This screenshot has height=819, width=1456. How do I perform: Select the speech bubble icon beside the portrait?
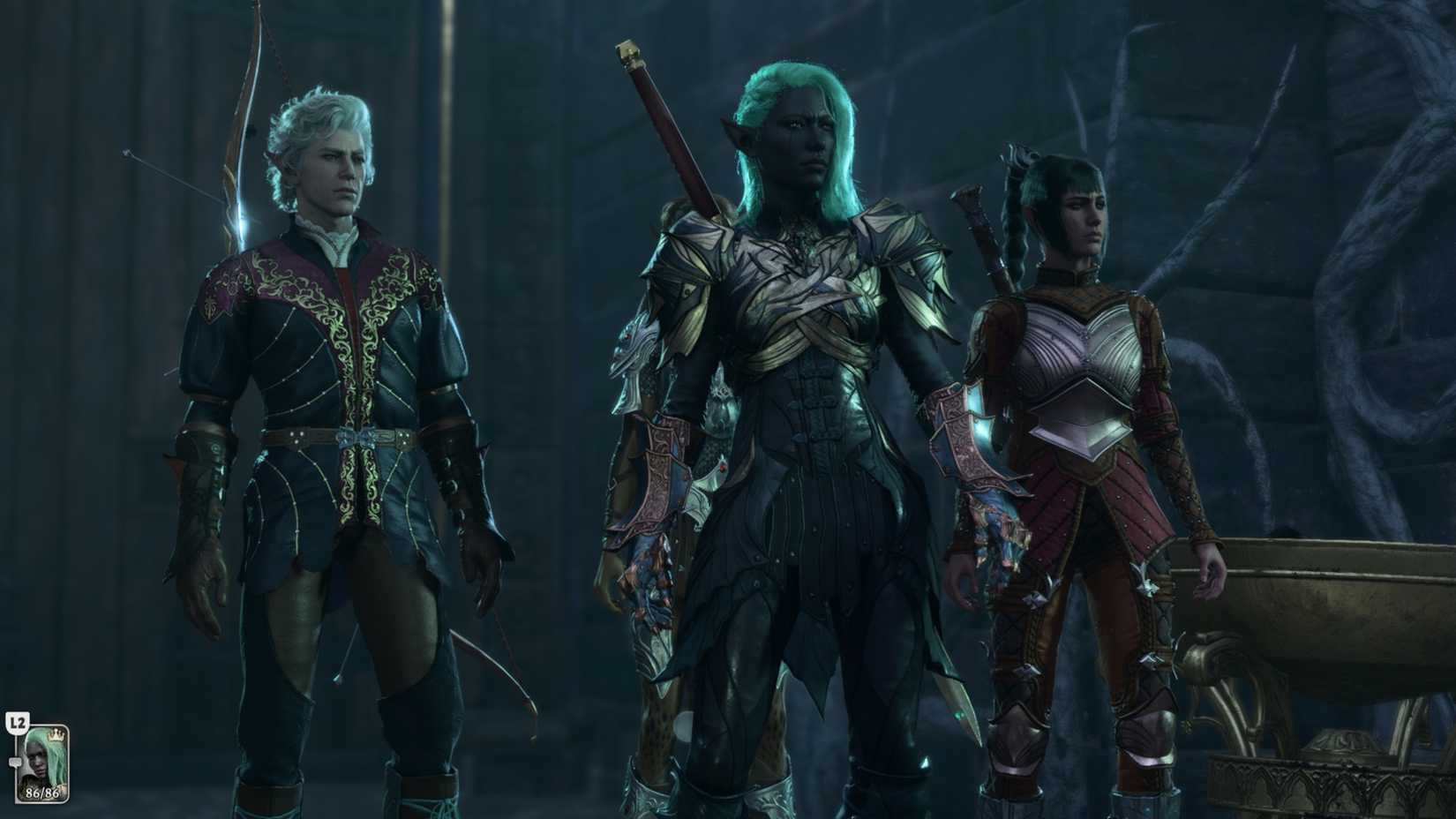[x=15, y=762]
